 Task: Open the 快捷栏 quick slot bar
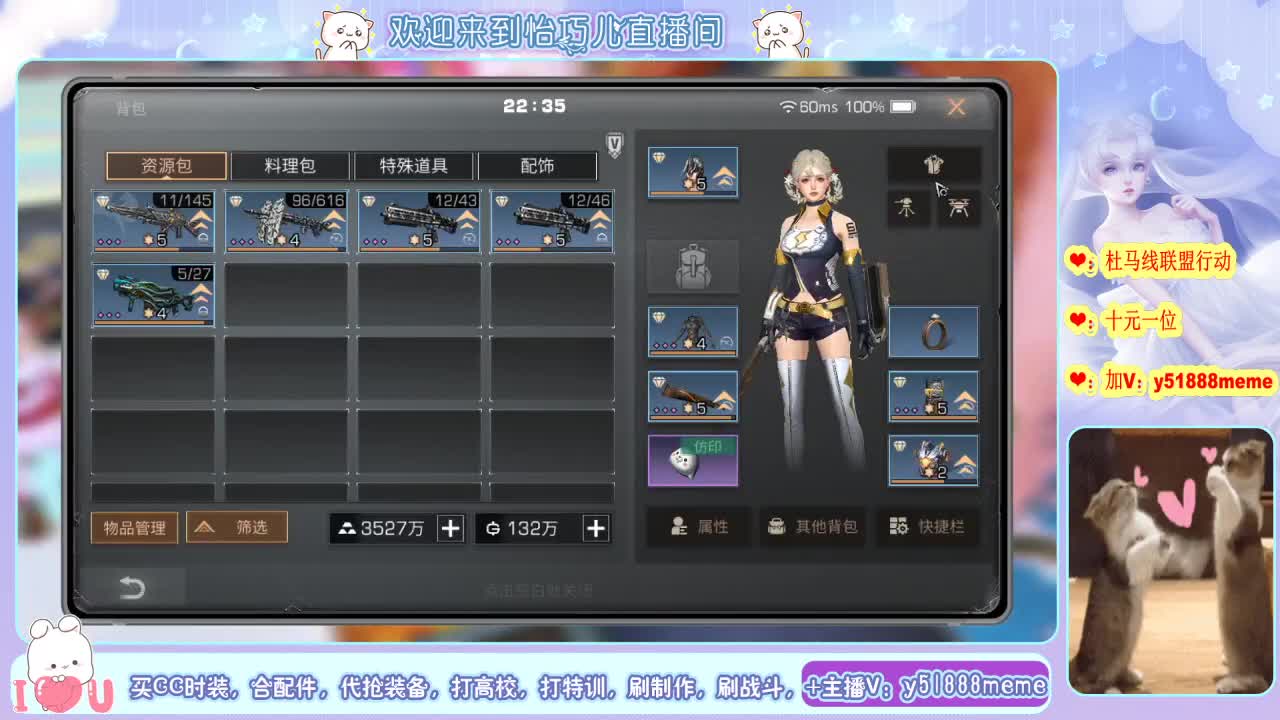(x=928, y=528)
